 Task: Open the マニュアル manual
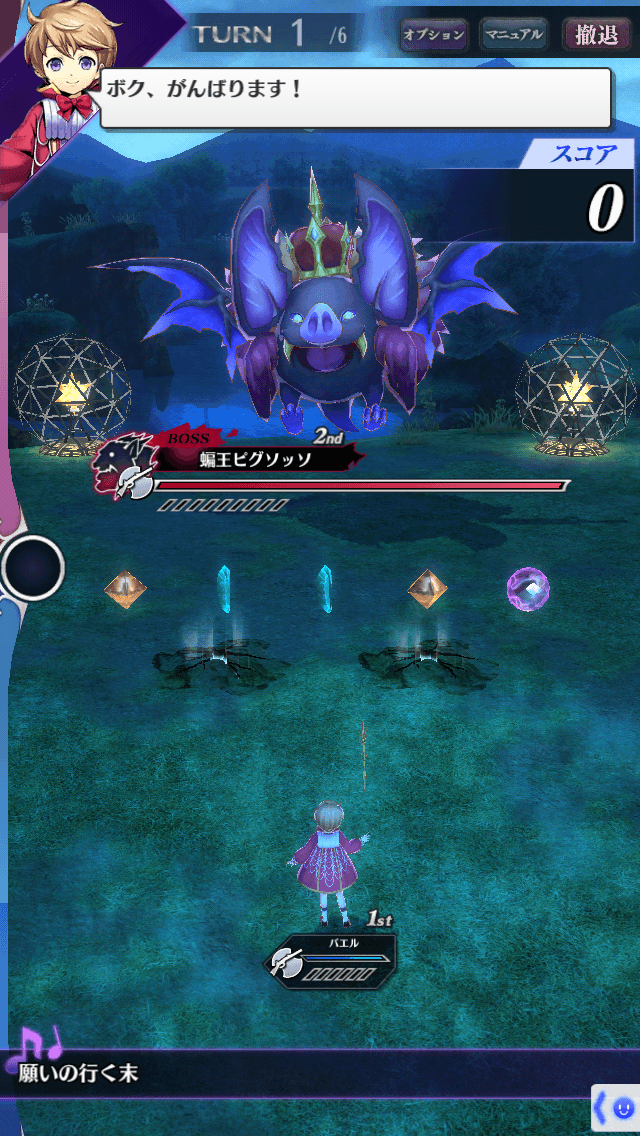click(x=513, y=35)
